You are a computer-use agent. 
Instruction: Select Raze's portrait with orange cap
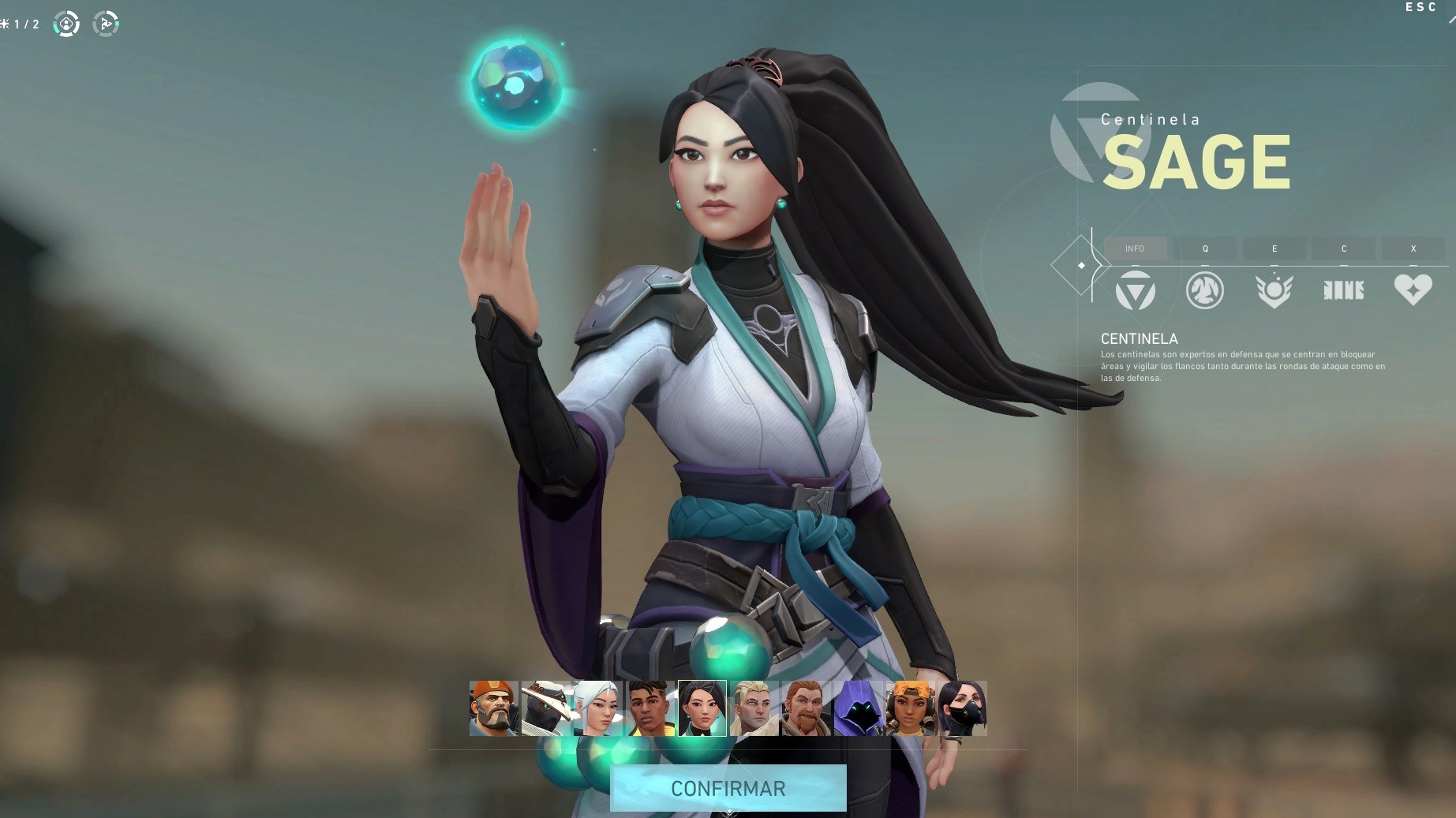[910, 708]
